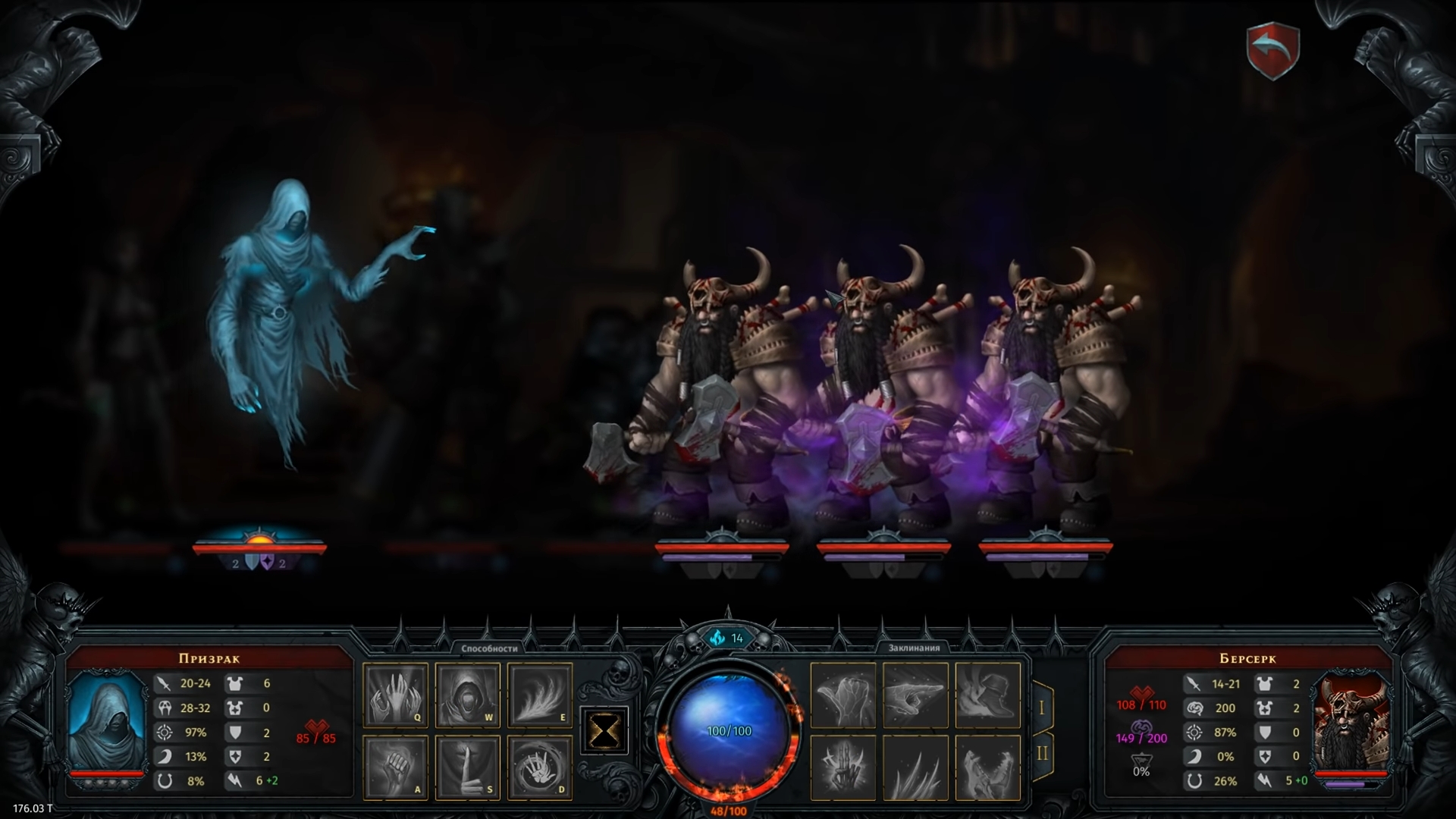This screenshot has height=819, width=1456.
Task: Open the Берсерк enemy portrait
Action: pyautogui.click(x=1351, y=719)
